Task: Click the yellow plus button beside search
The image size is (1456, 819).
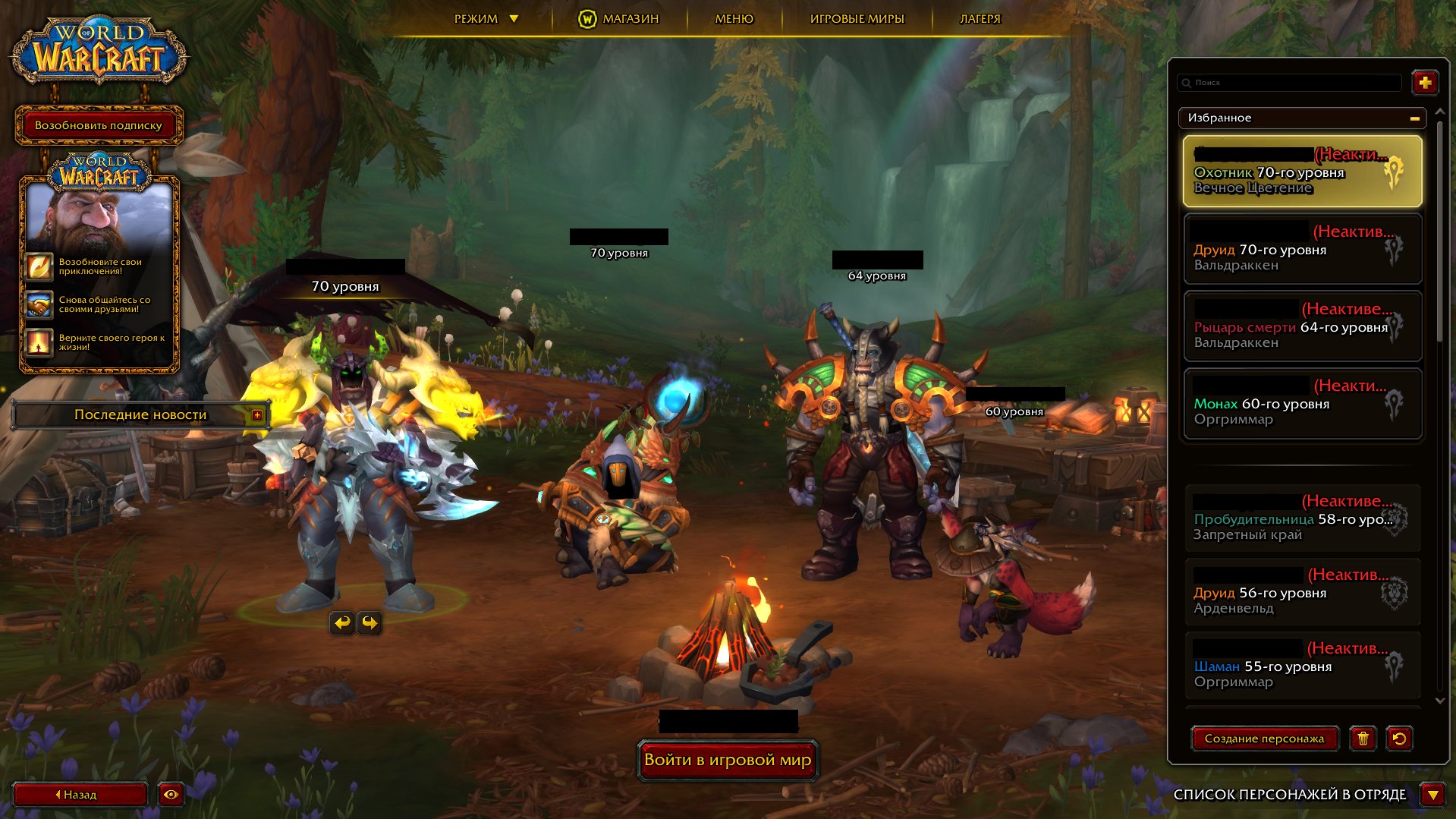Action: [1425, 83]
